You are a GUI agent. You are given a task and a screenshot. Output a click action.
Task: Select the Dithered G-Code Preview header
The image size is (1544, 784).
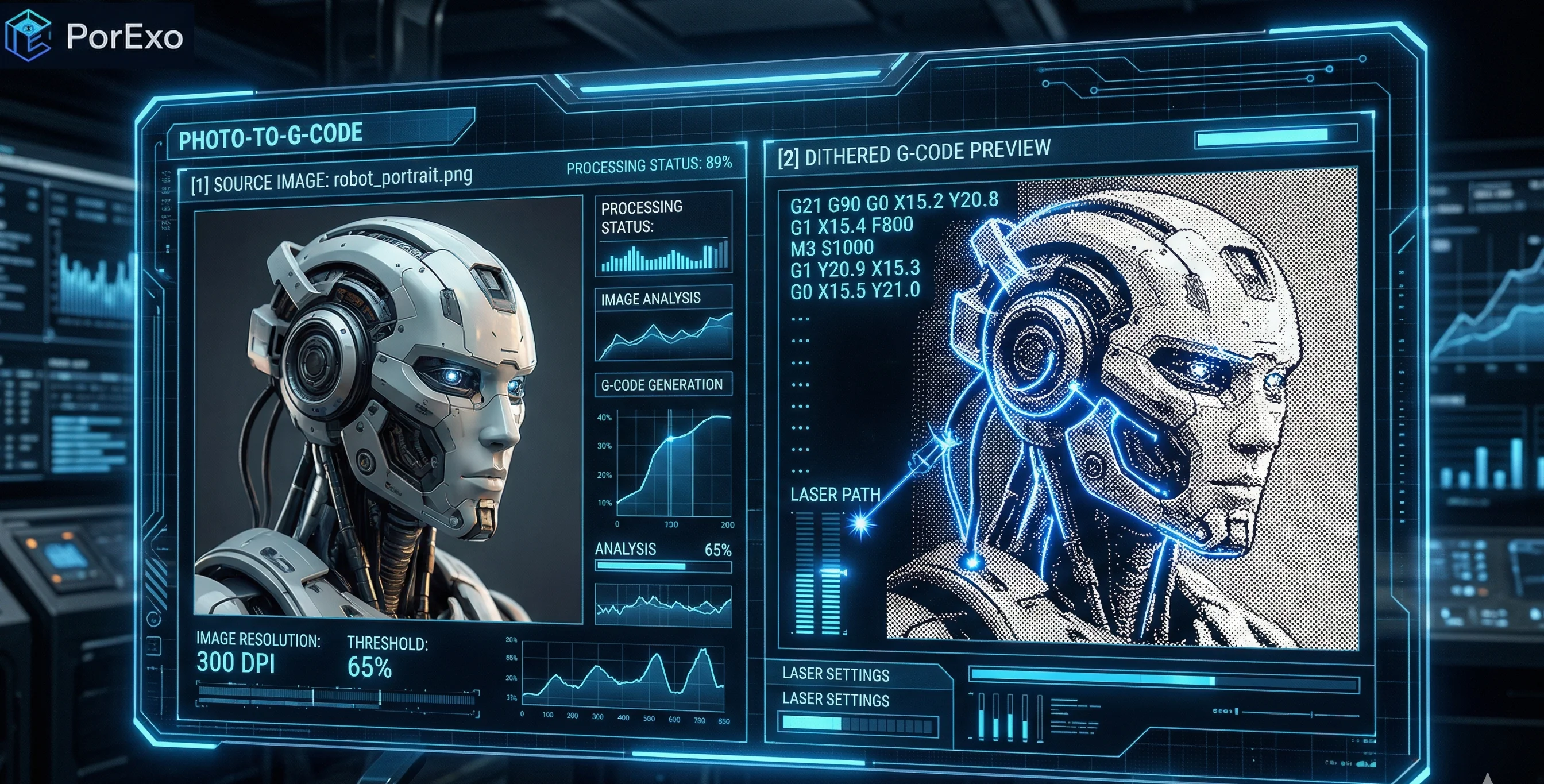tap(914, 153)
